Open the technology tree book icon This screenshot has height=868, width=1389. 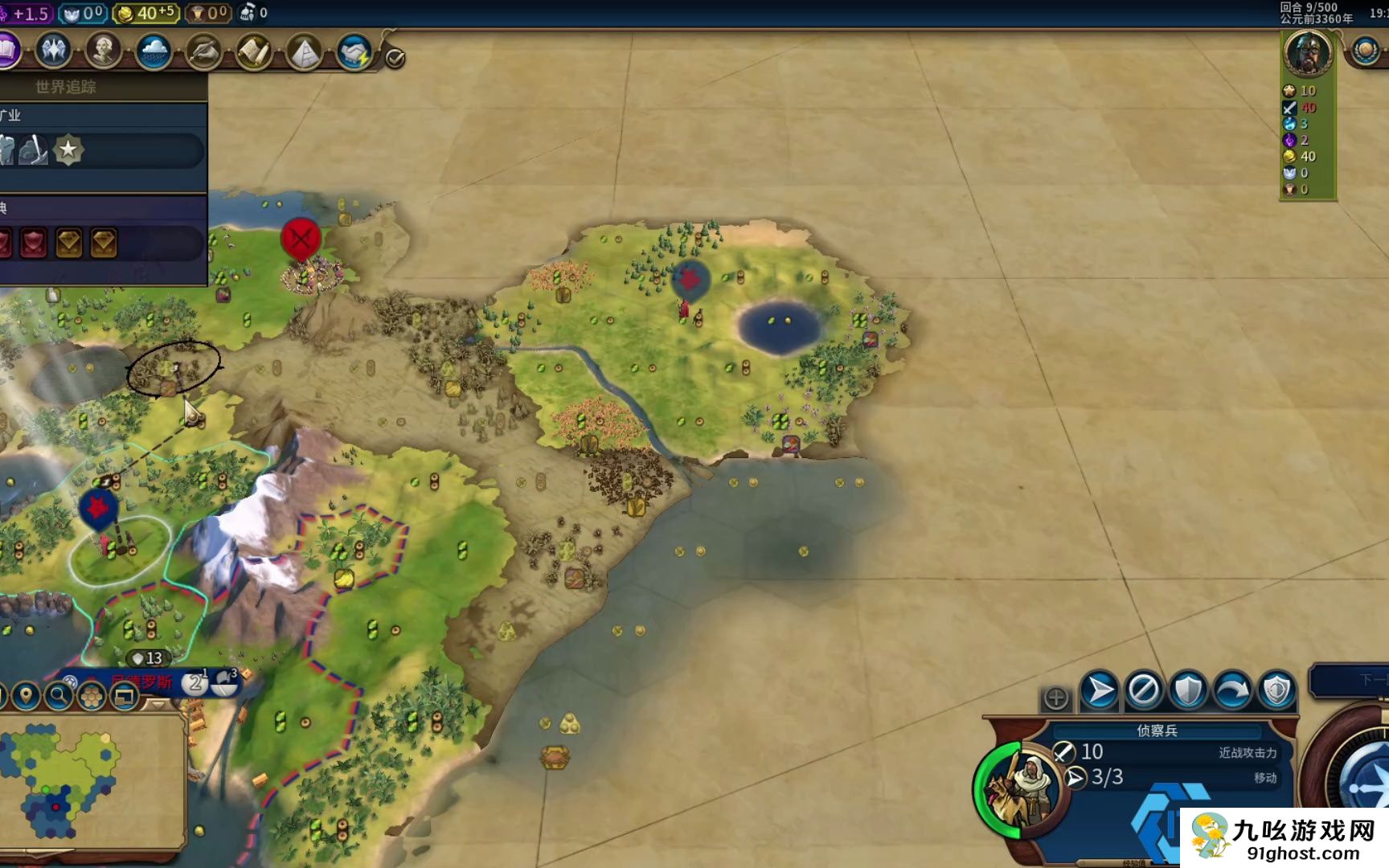click(6, 51)
